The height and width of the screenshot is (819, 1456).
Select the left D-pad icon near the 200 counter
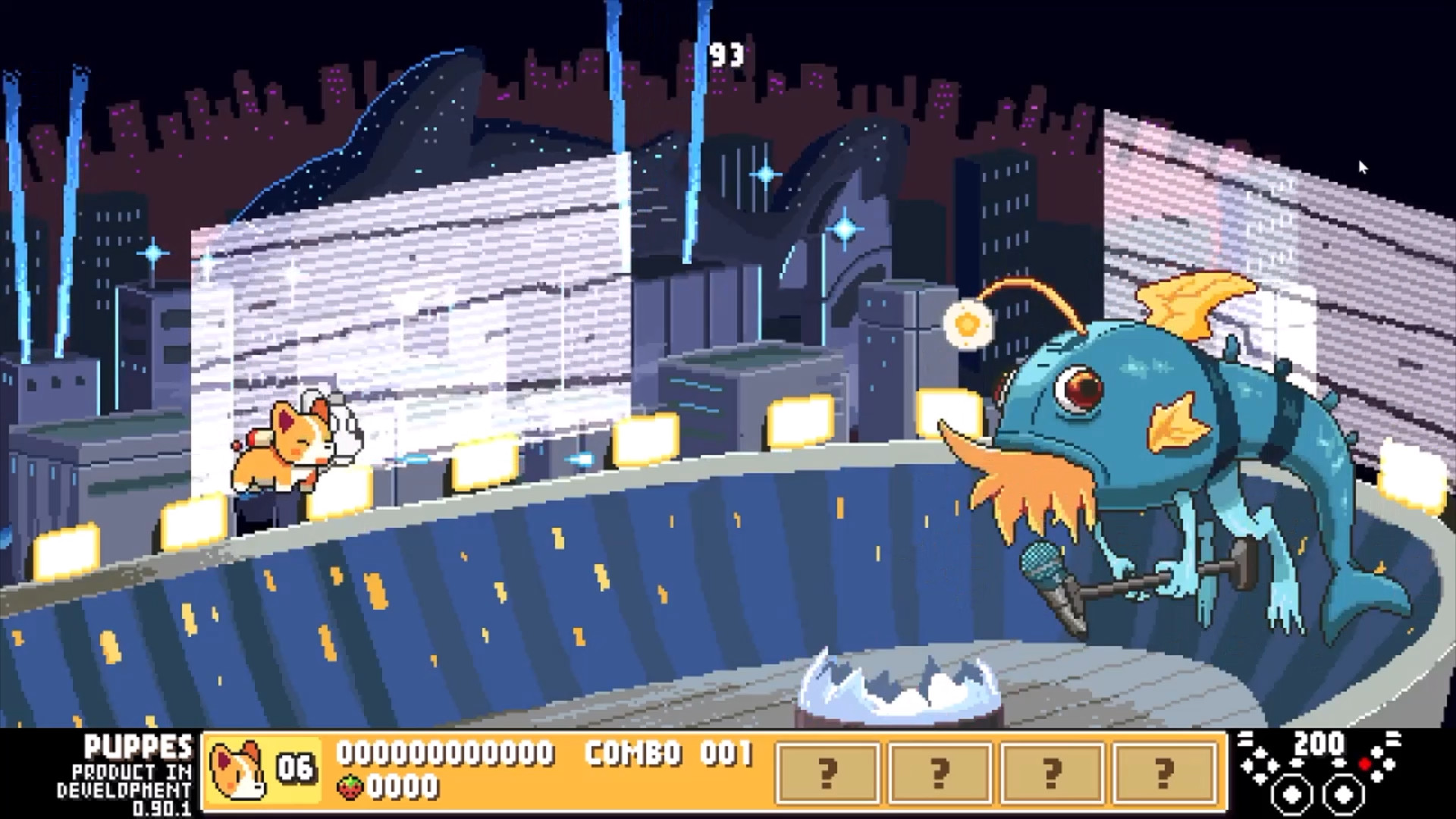[1259, 764]
